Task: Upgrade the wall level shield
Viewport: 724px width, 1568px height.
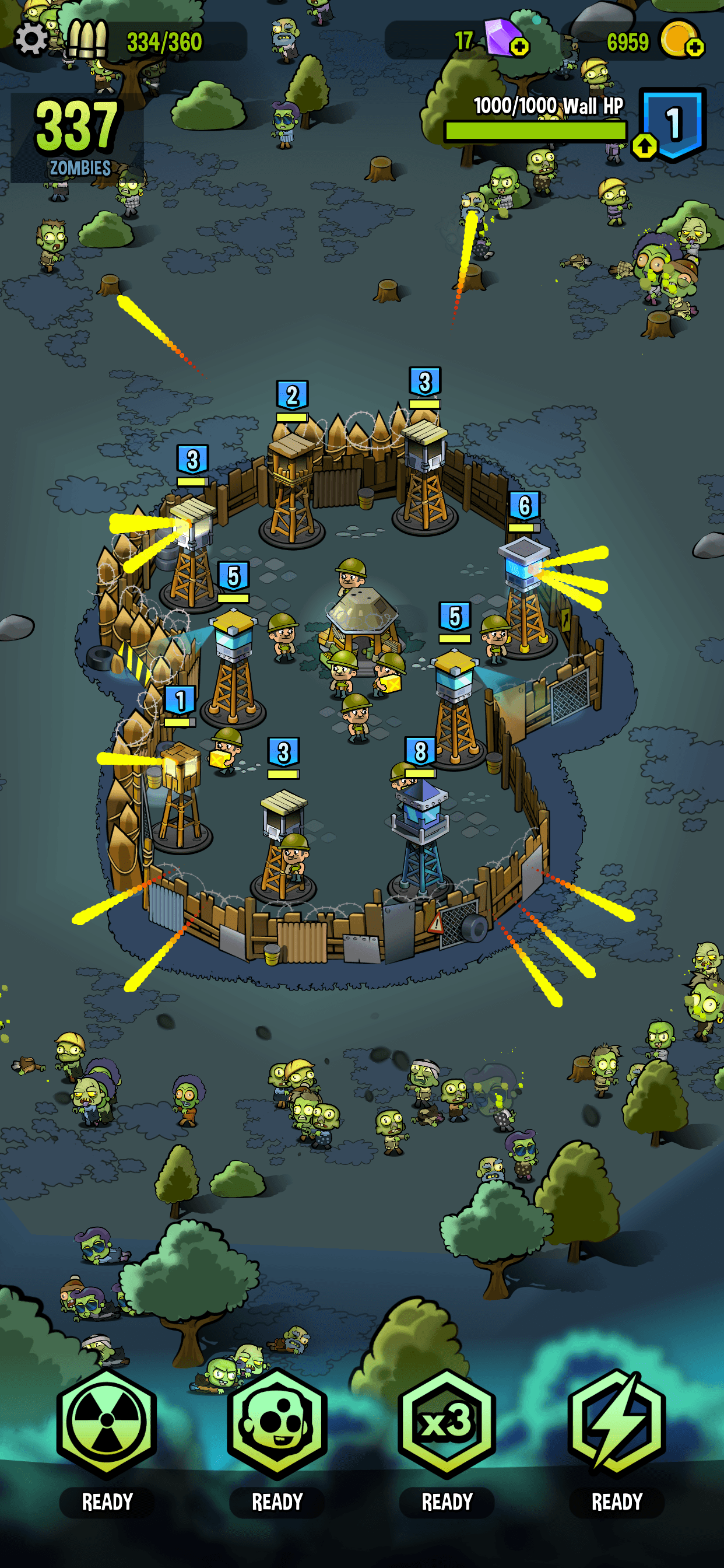Action: 645,145
